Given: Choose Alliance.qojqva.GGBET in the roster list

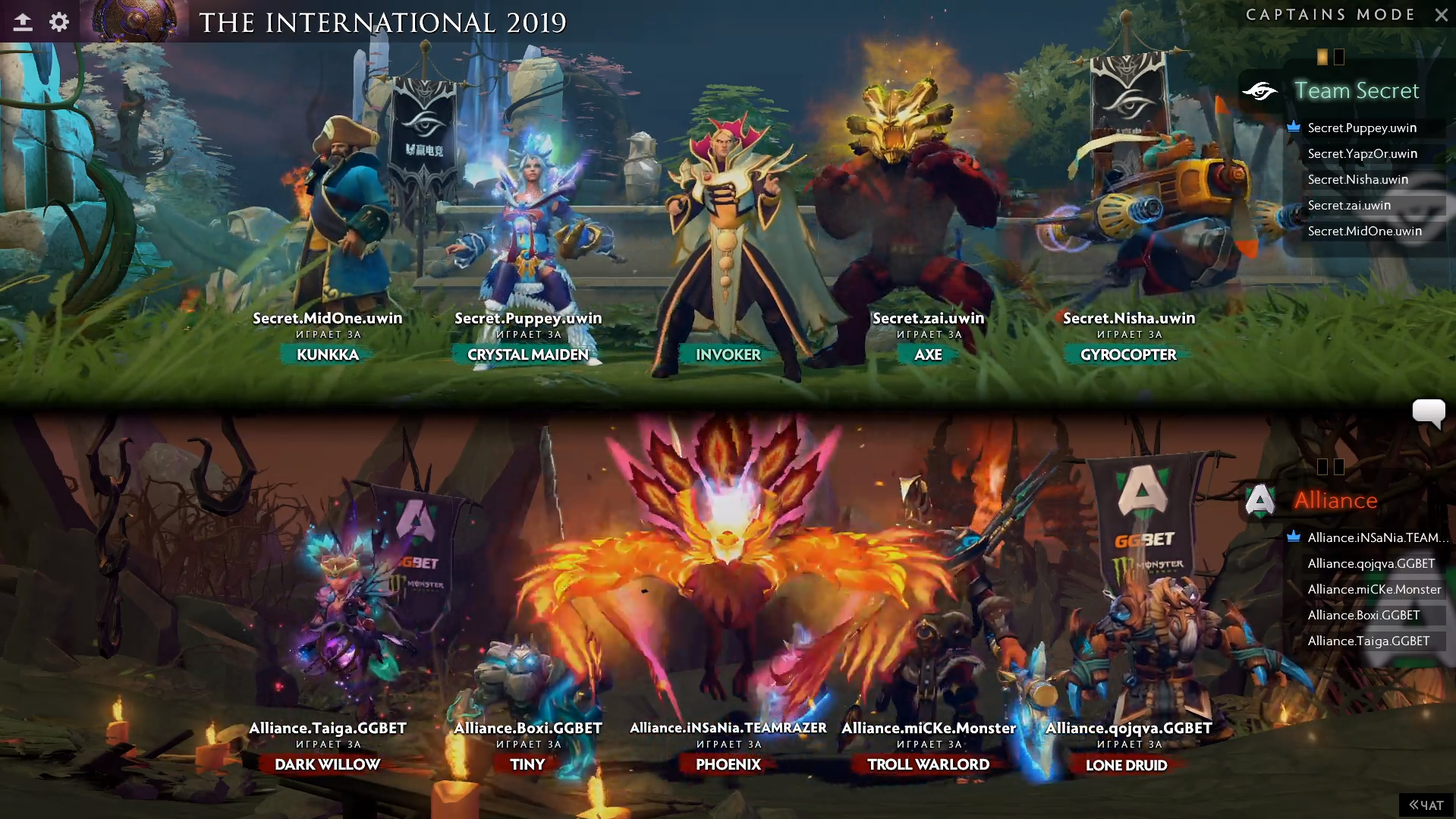Looking at the screenshot, I should (x=1371, y=563).
